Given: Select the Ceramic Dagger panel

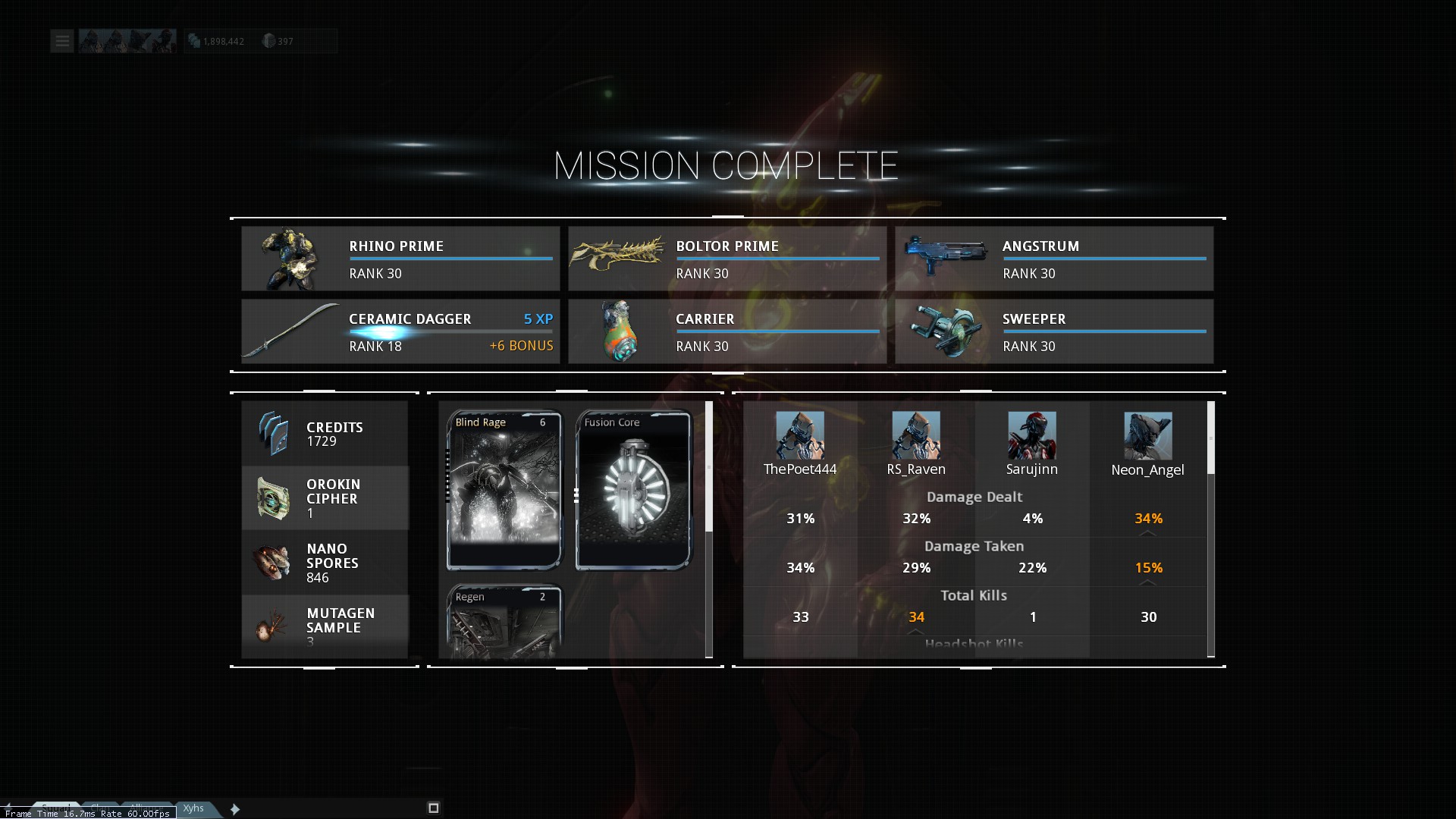Looking at the screenshot, I should click(x=400, y=331).
